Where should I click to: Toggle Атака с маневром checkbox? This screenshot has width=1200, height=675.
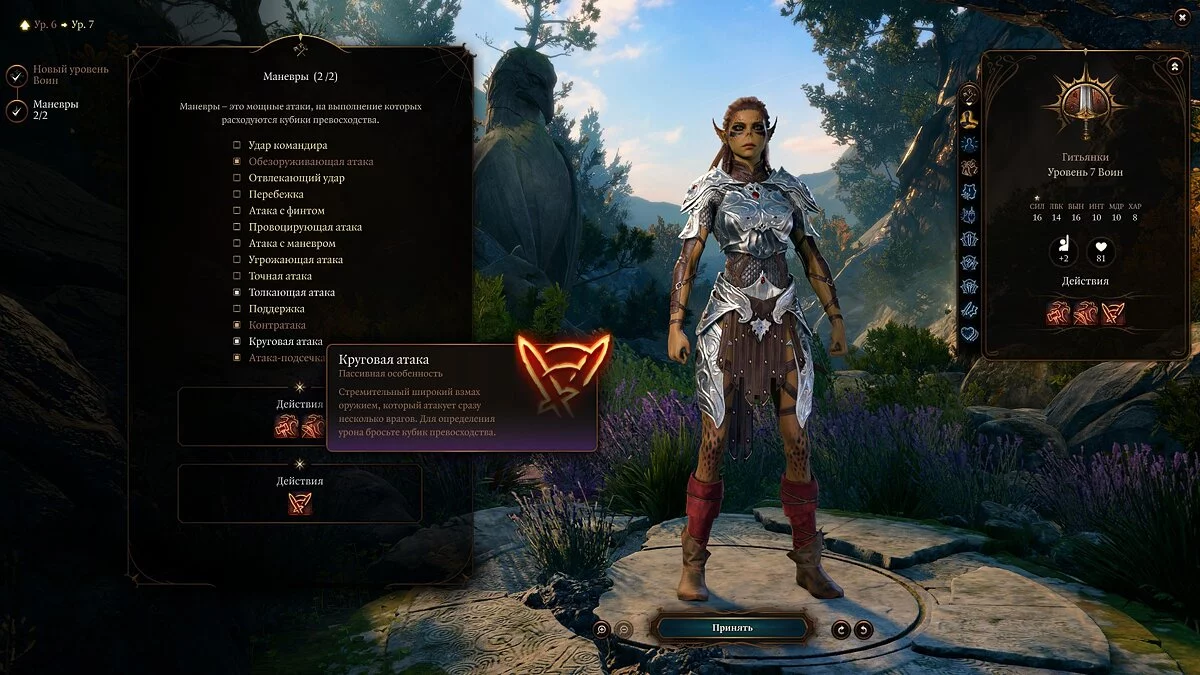pyautogui.click(x=237, y=243)
